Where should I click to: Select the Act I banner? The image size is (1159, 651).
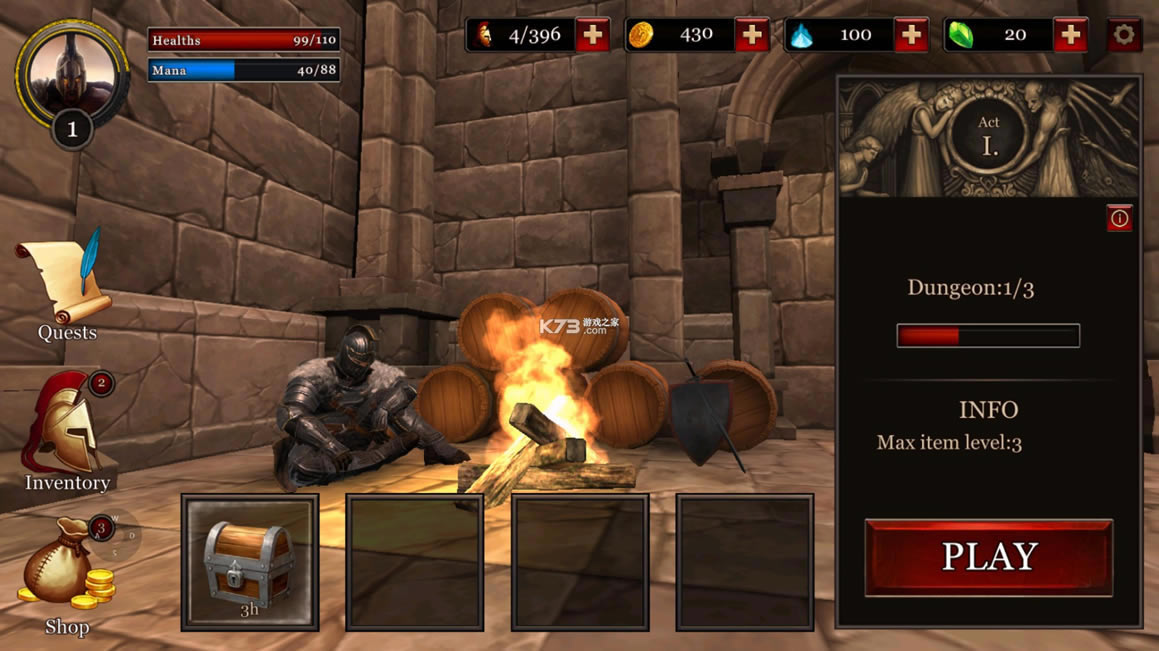(988, 137)
